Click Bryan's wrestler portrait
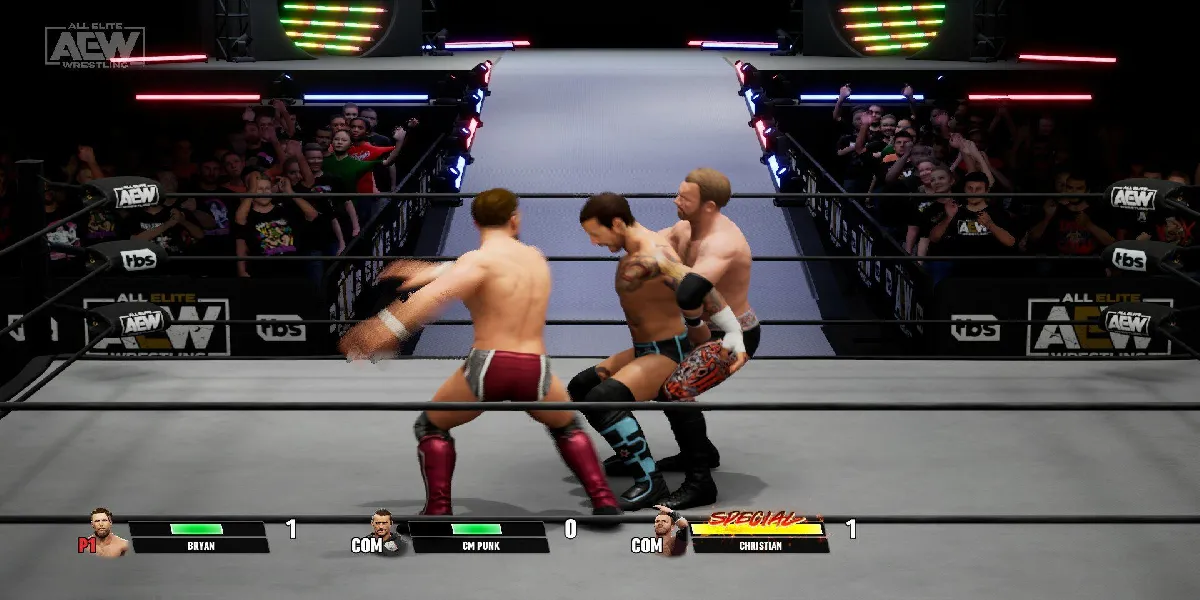Viewport: 1200px width, 600px height. click(x=108, y=532)
